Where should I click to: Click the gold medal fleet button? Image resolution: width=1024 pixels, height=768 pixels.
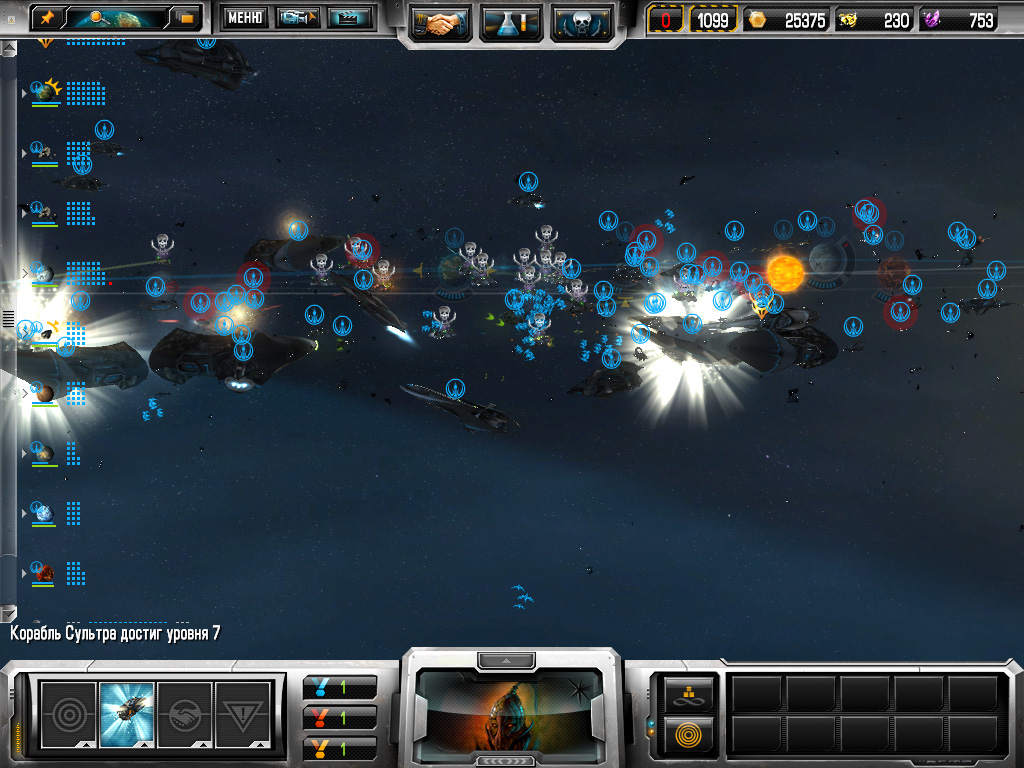pyautogui.click(x=340, y=747)
